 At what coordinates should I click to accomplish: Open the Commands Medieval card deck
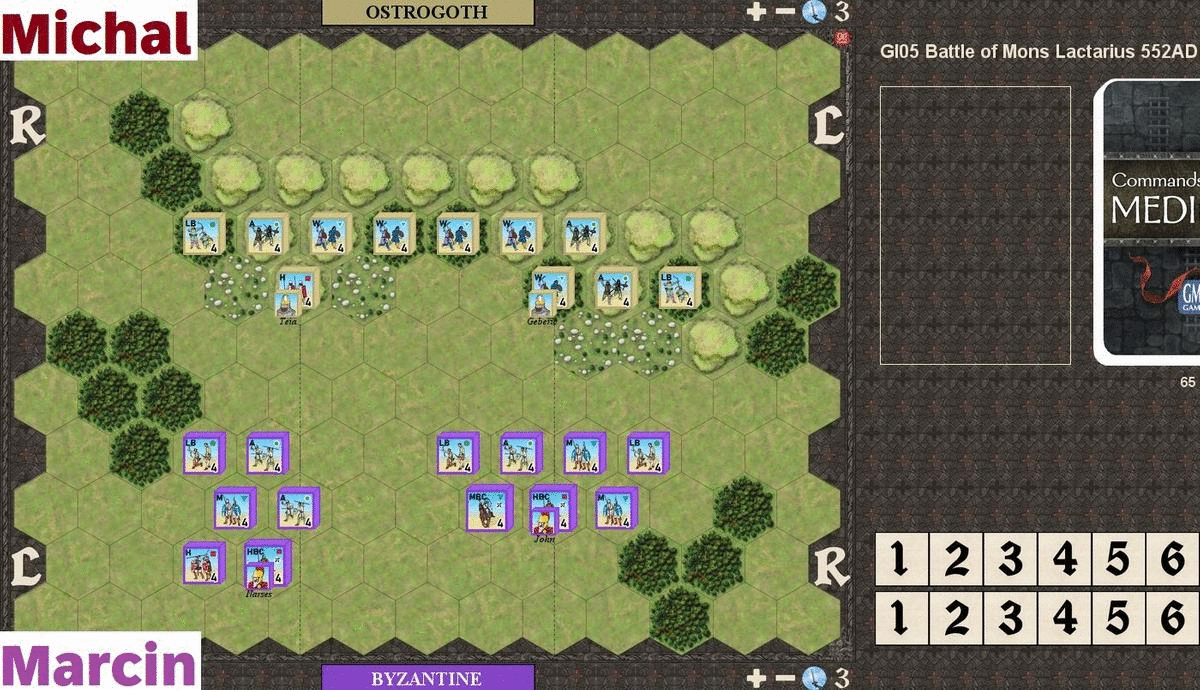coord(1150,220)
